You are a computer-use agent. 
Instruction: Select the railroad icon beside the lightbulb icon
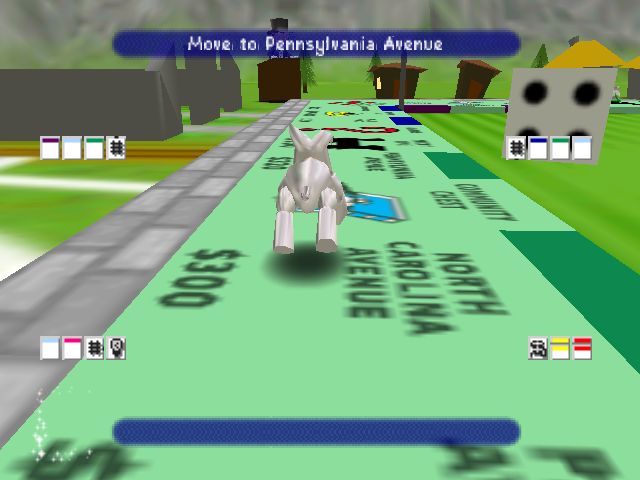point(94,348)
